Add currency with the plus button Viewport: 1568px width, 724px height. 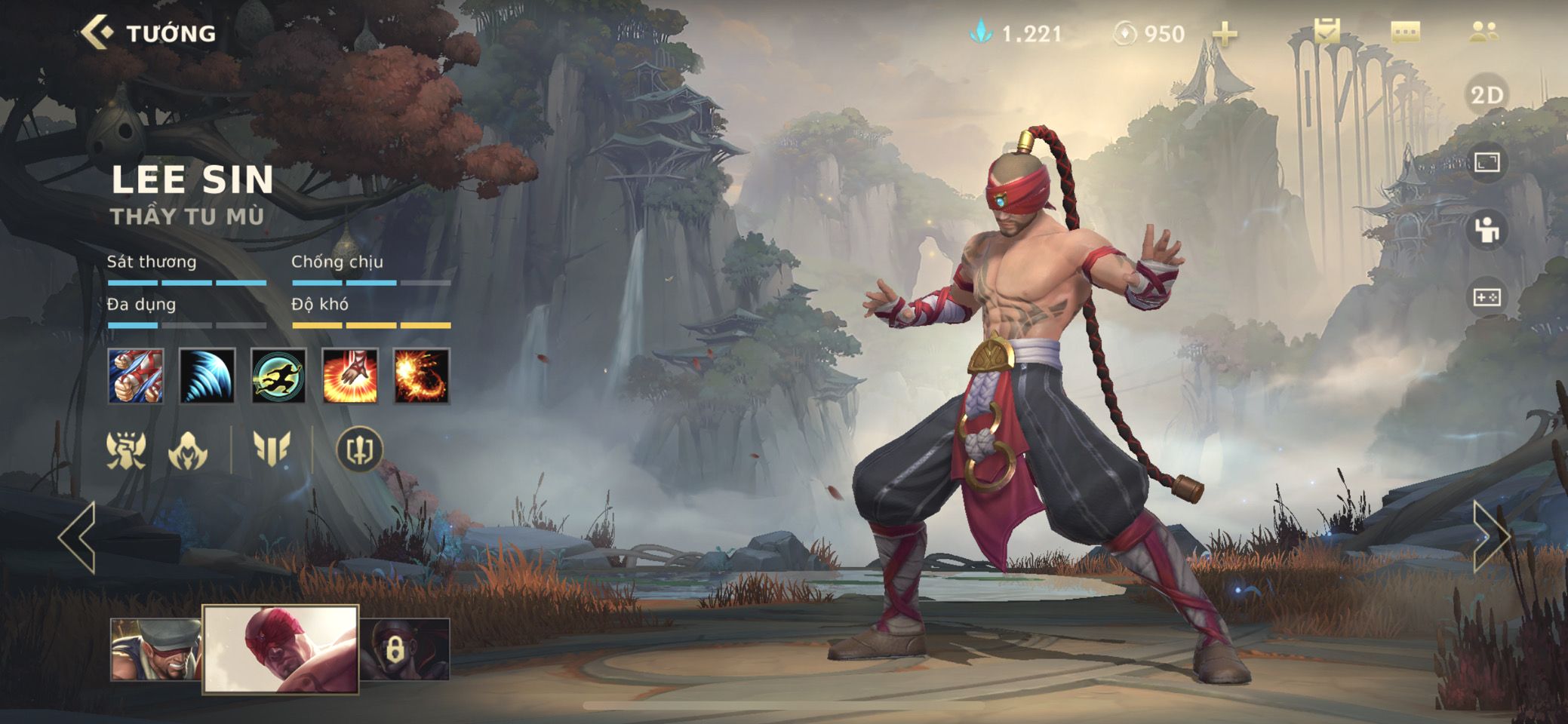[x=1225, y=34]
